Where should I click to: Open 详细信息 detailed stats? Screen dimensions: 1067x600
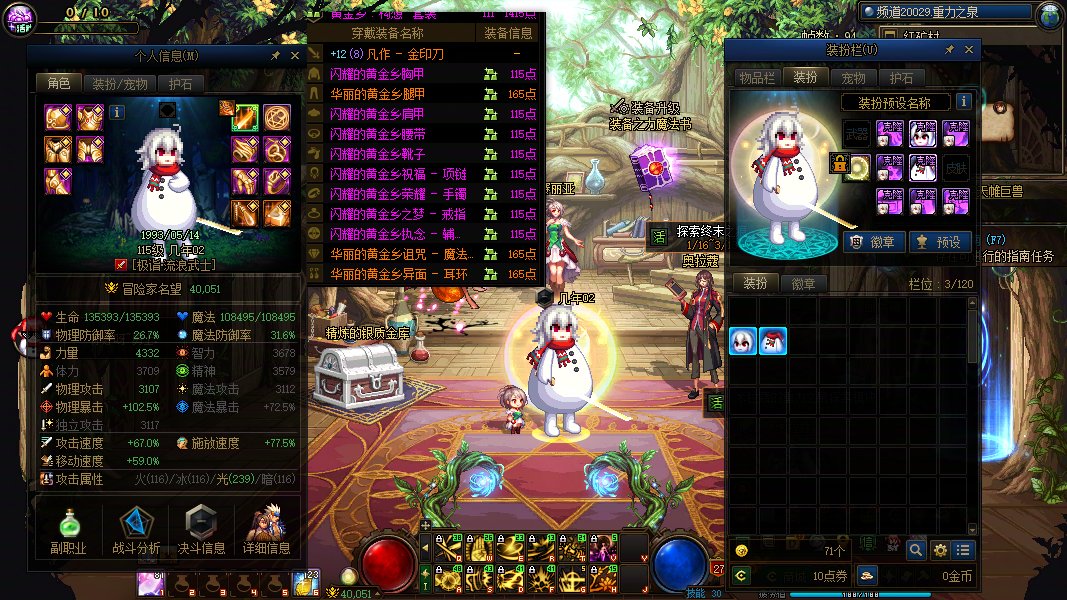[266, 530]
